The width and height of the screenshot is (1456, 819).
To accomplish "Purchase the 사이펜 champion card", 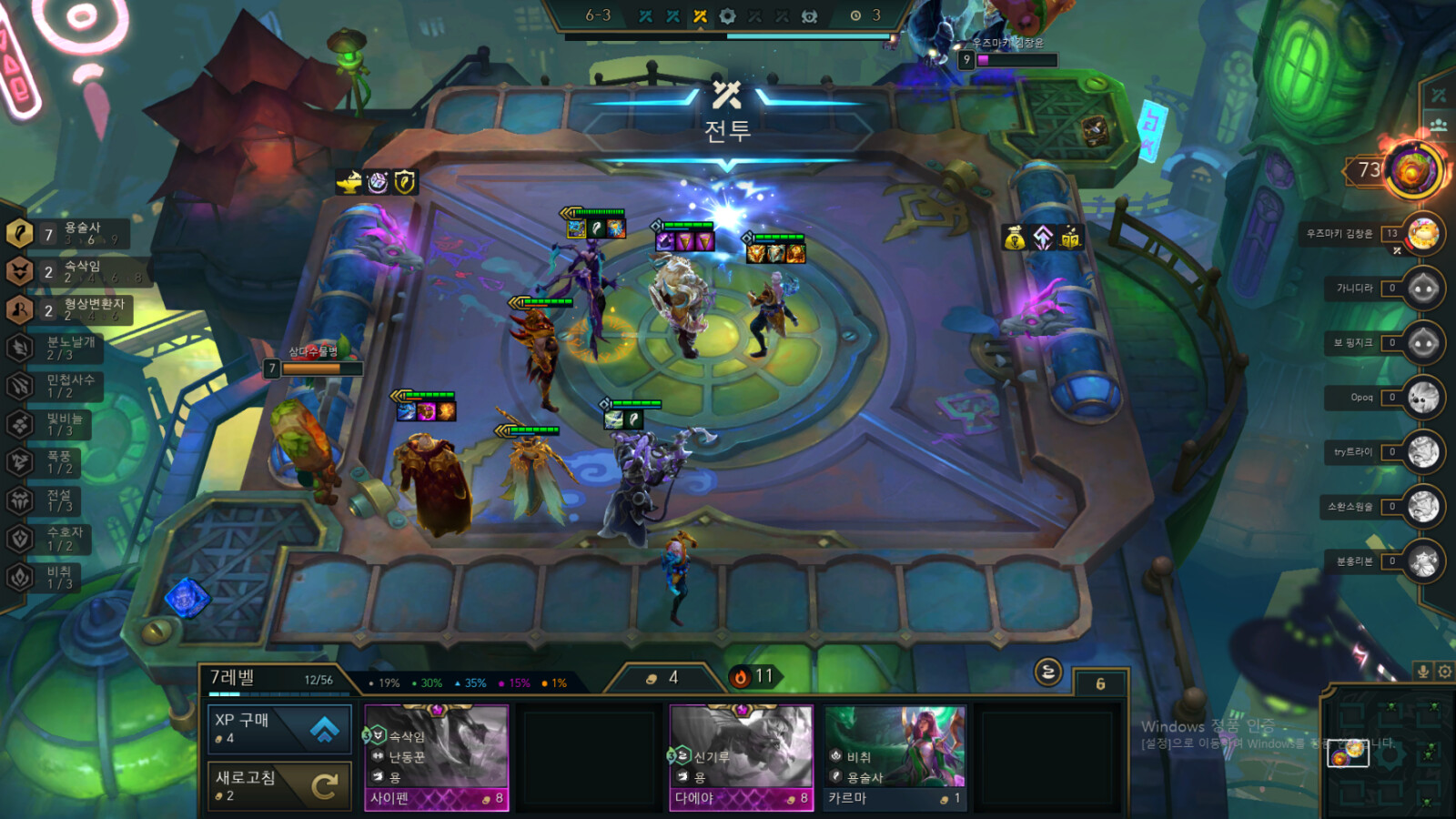I will point(437,757).
